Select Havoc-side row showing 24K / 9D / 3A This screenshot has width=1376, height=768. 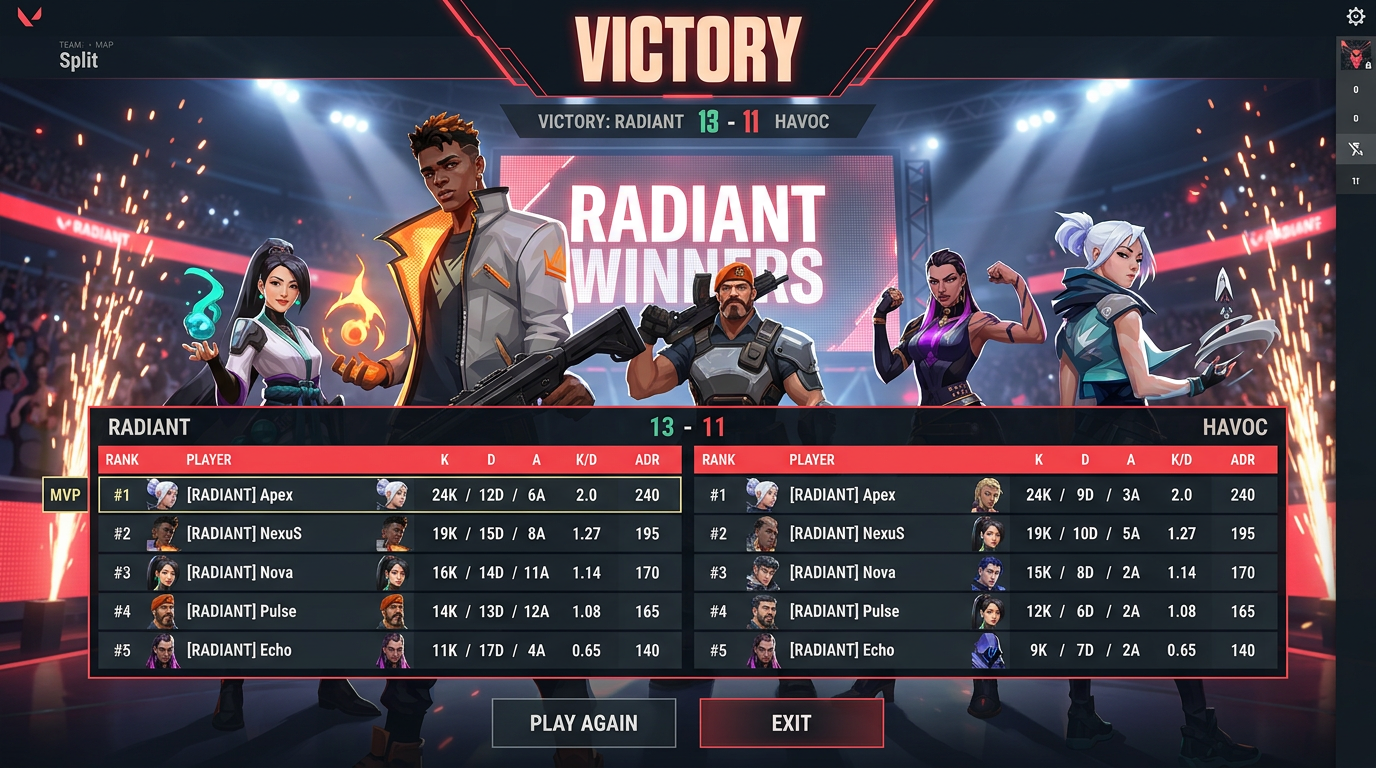986,495
